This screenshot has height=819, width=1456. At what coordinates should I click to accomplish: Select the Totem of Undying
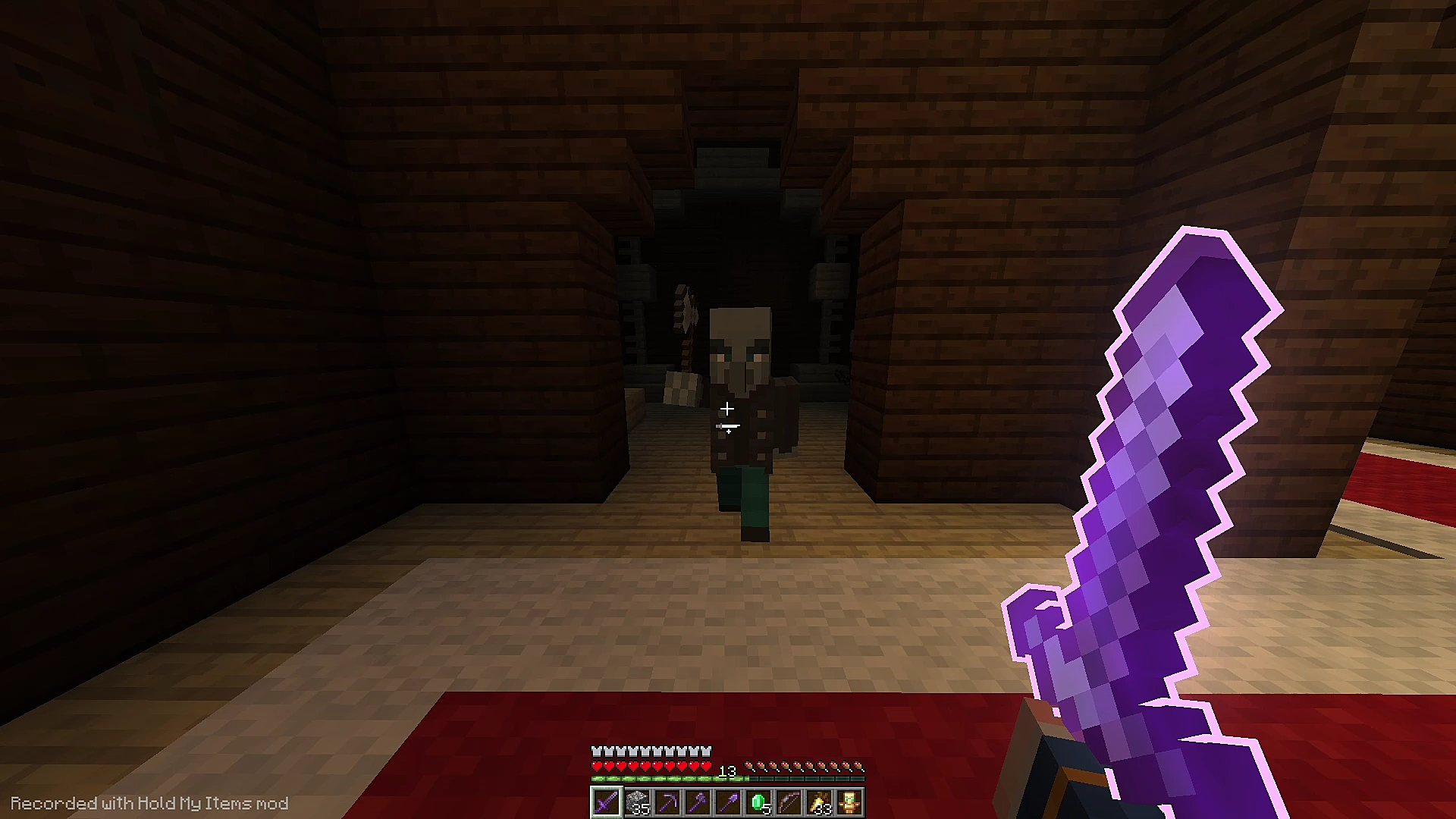tap(851, 802)
